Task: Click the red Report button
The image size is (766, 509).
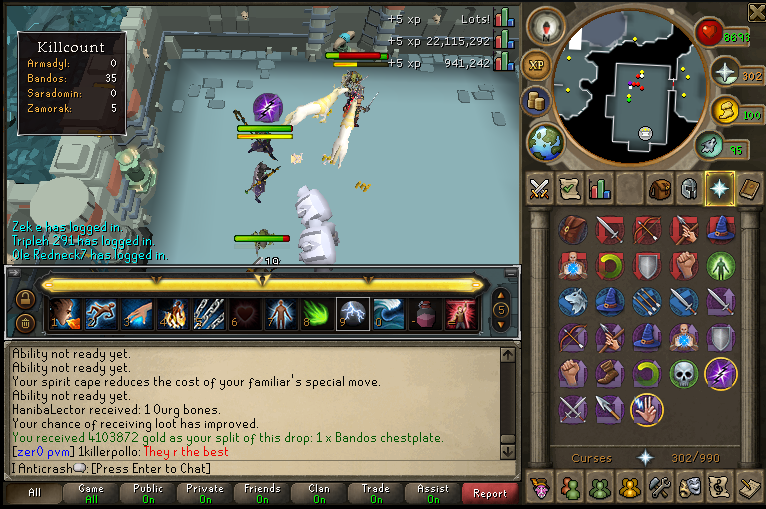Action: tap(490, 493)
